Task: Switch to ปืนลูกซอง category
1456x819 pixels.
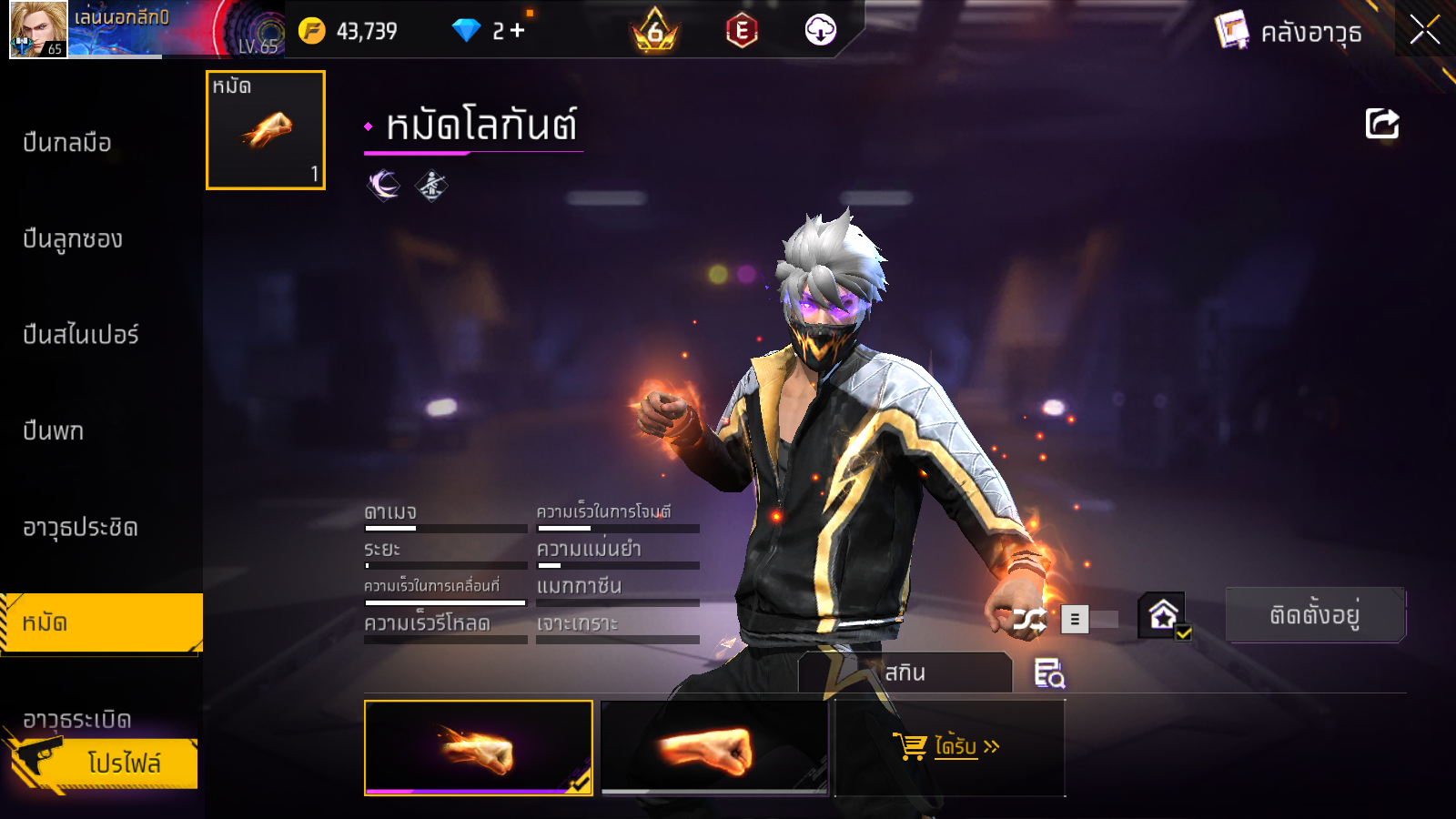Action: click(x=73, y=239)
